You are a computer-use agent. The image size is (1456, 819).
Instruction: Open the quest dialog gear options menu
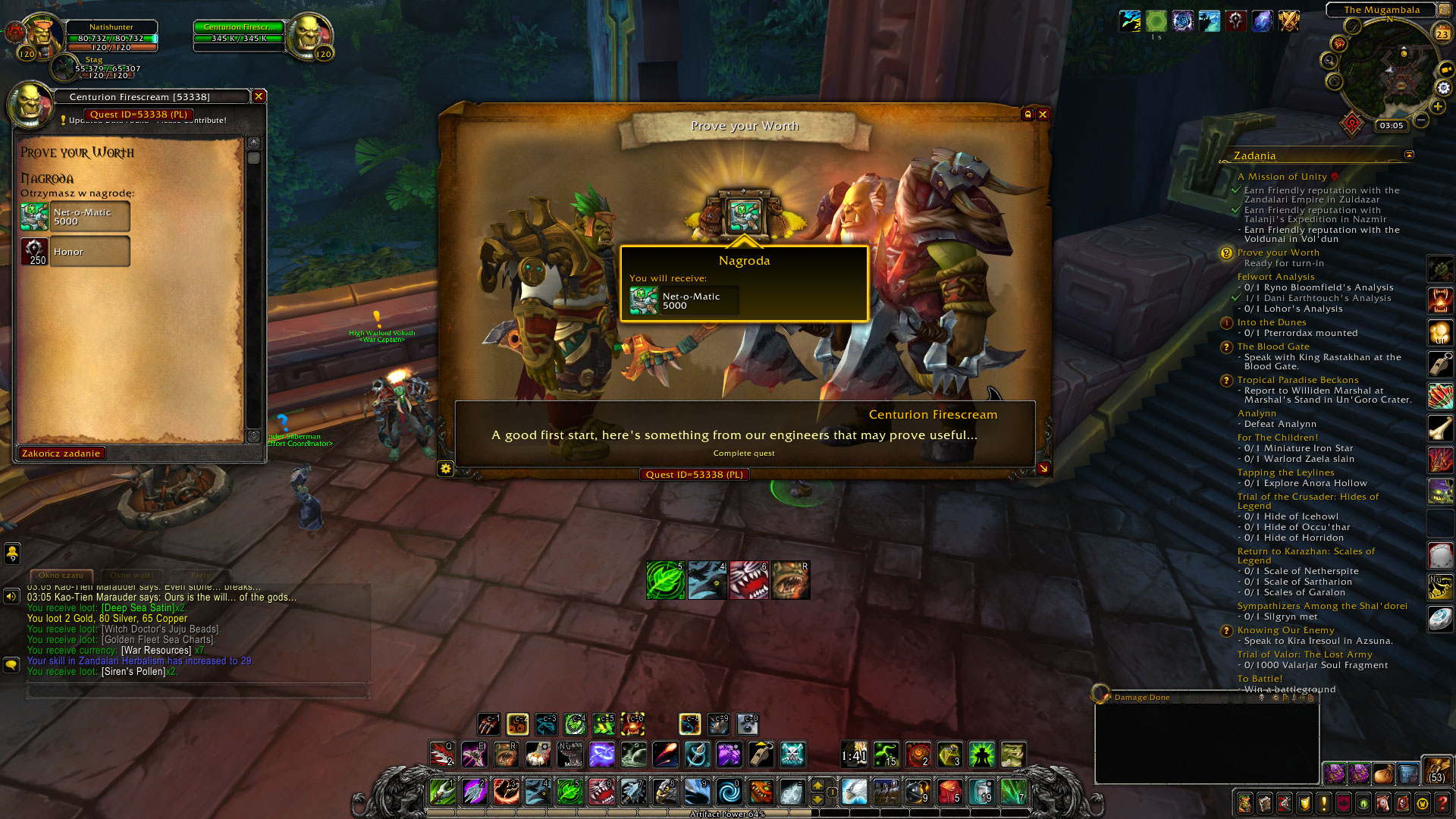(447, 469)
